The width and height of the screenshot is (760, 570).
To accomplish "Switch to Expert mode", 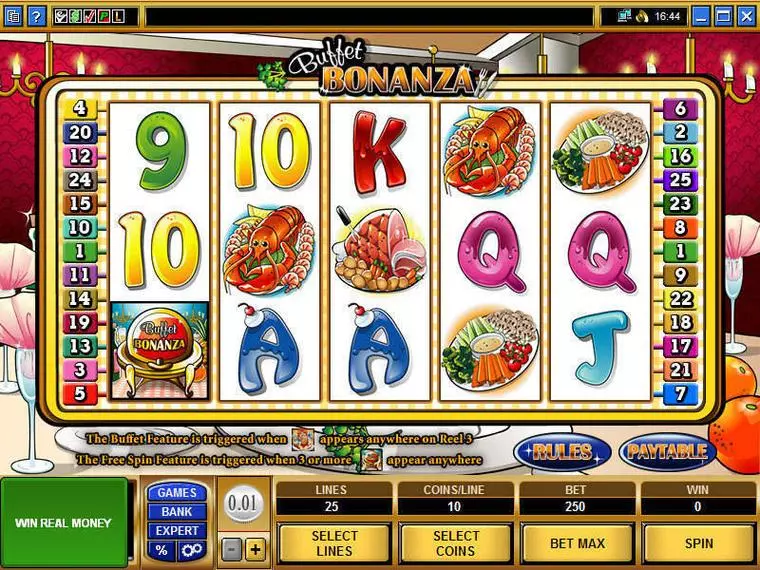I will (177, 530).
